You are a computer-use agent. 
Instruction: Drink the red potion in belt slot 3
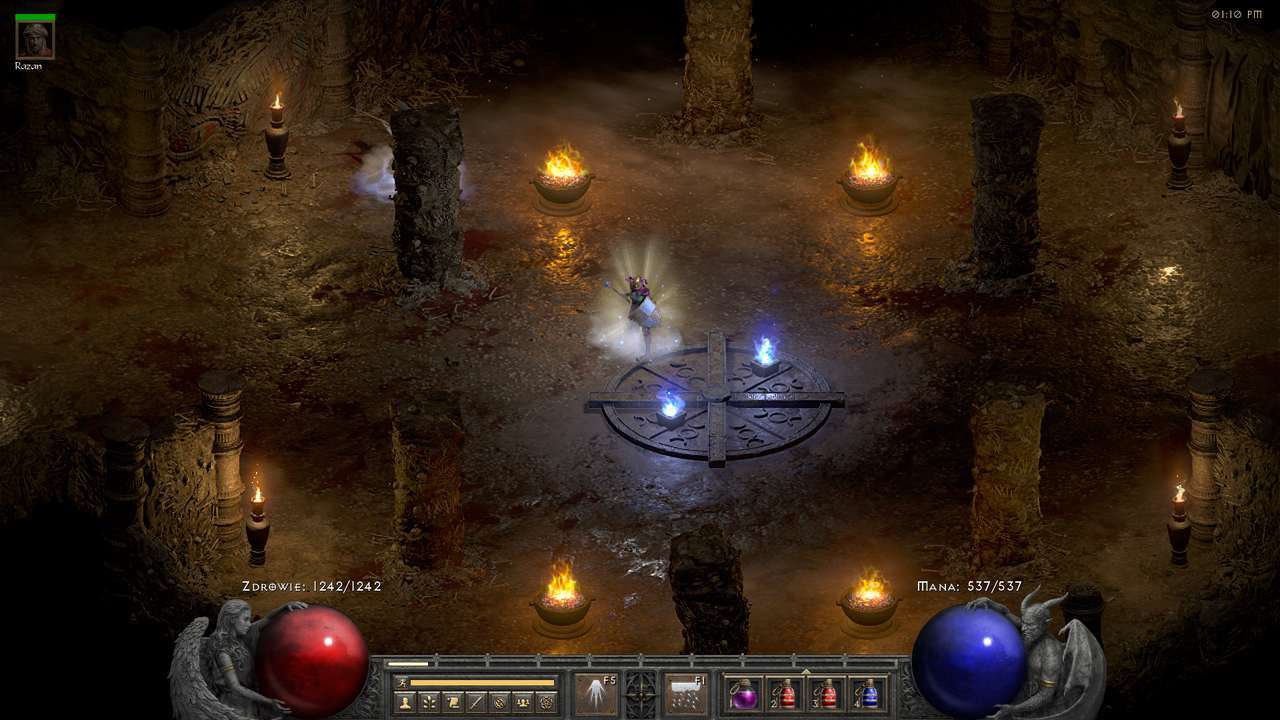827,694
